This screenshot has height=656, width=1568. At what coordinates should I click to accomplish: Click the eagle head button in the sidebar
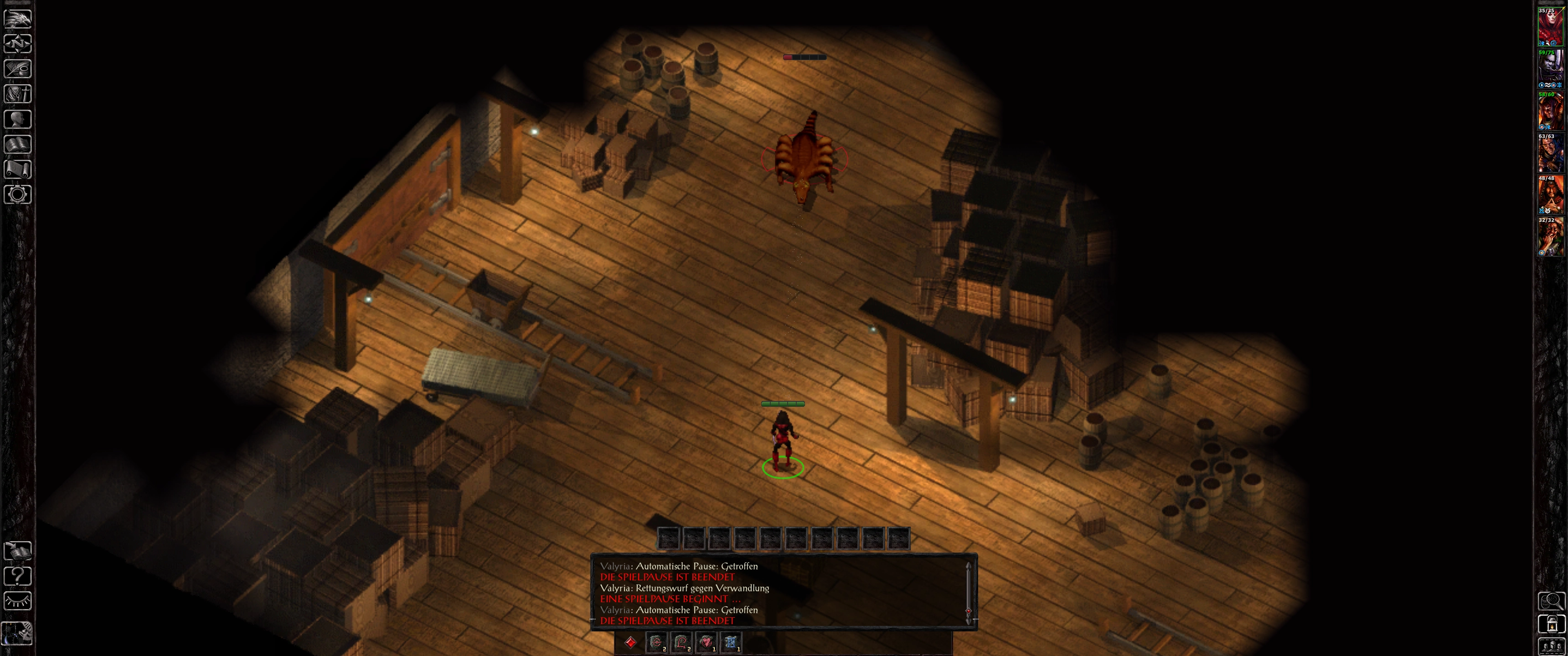click(x=18, y=18)
